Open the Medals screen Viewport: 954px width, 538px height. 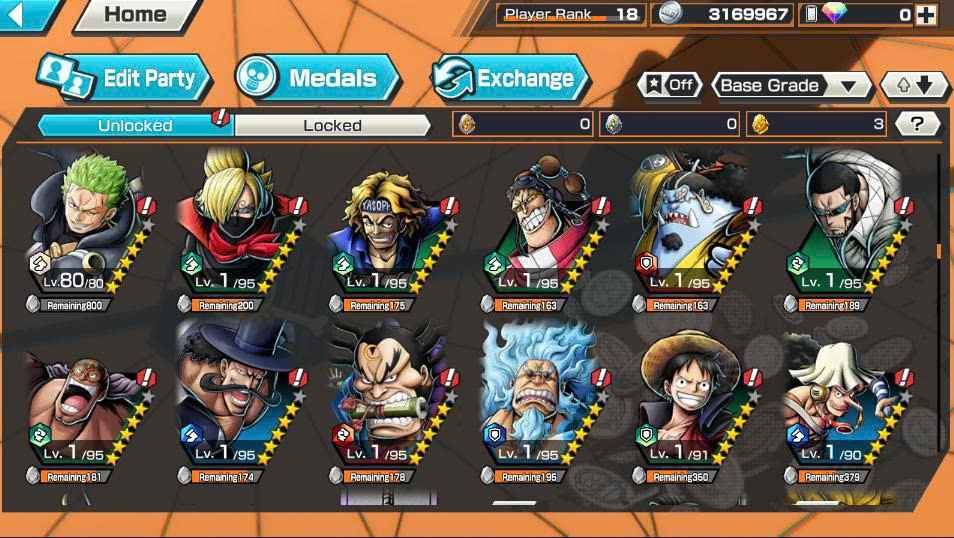pyautogui.click(x=317, y=78)
